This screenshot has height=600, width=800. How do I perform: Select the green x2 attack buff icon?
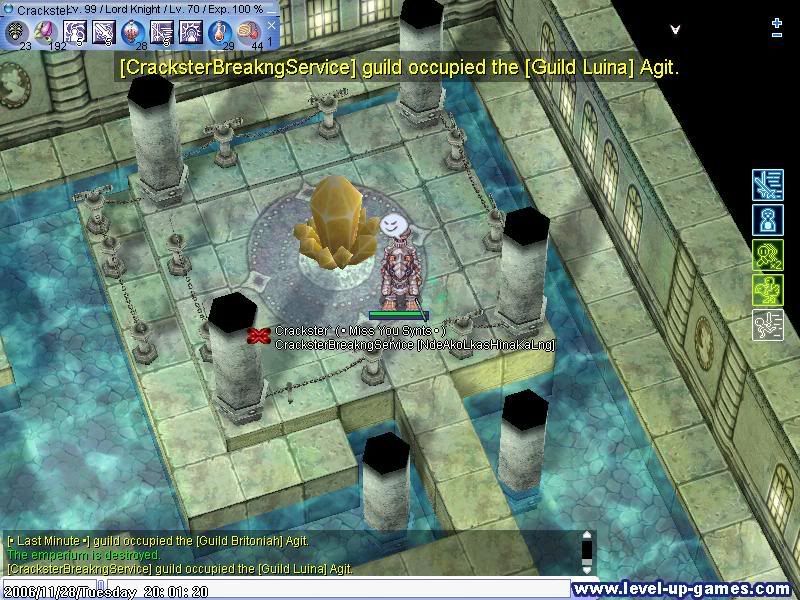click(767, 255)
